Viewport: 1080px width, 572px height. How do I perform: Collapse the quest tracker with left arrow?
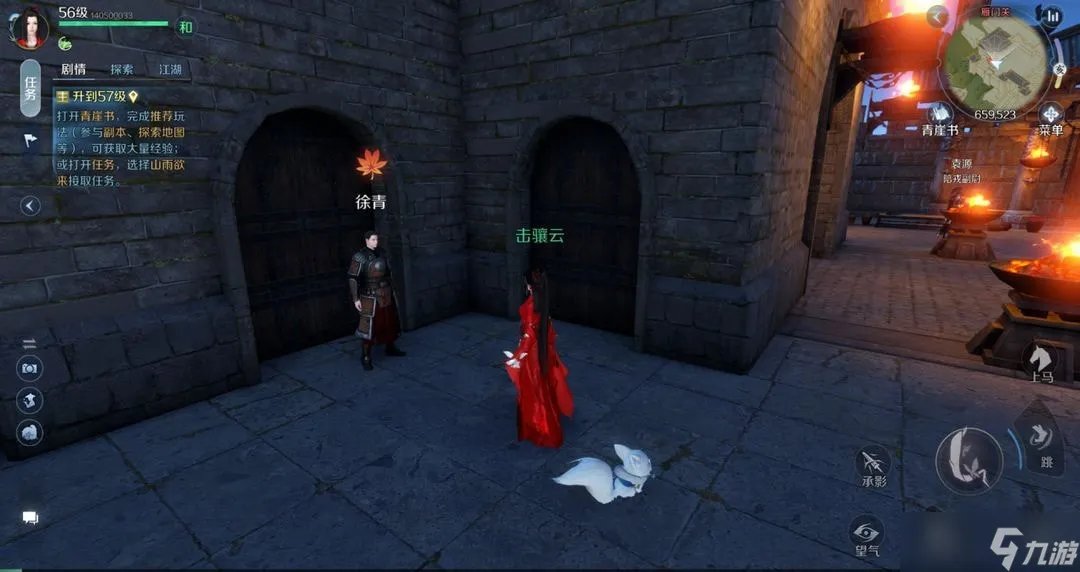(30, 206)
